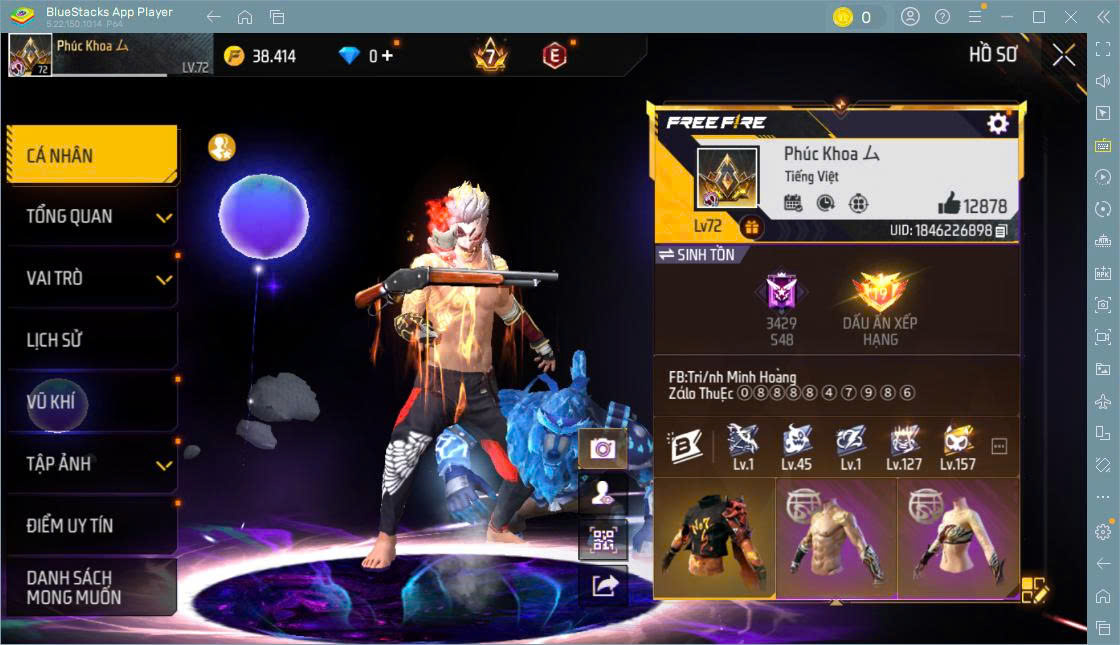Close the HỒ SƠ profile screen

pyautogui.click(x=1064, y=55)
